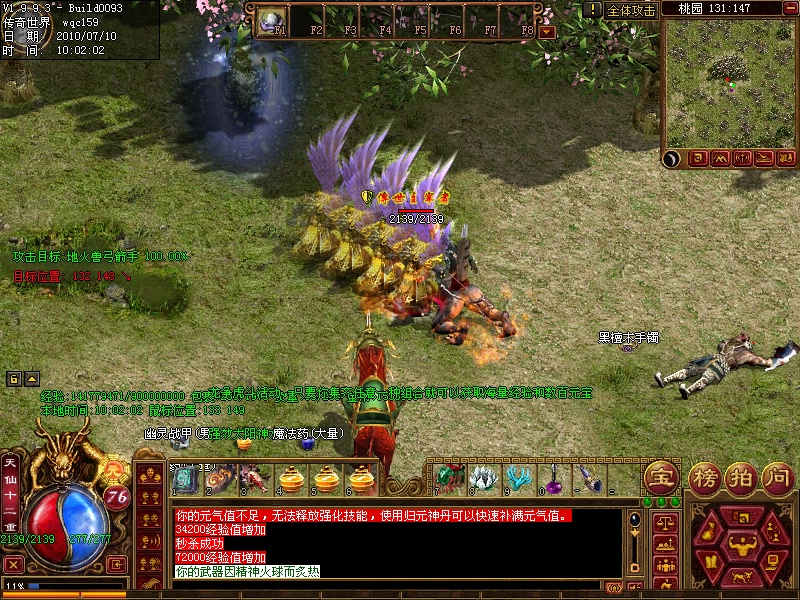Image resolution: width=800 pixels, height=600 pixels.
Task: Use the purple potion in slot 0
Action: pyautogui.click(x=553, y=478)
